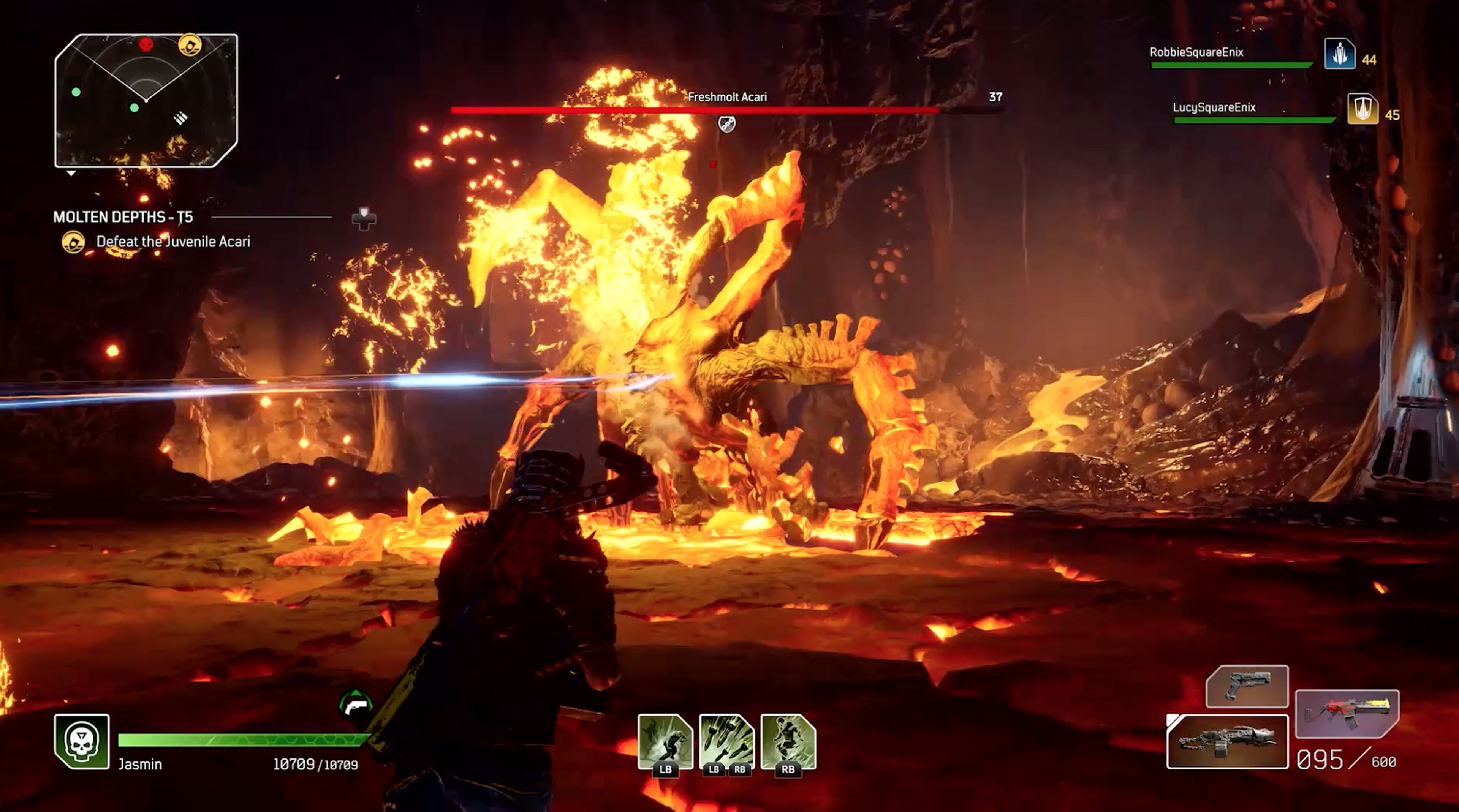Switch to the red and yellow assault rifle
1459x812 pixels.
pos(1347,714)
